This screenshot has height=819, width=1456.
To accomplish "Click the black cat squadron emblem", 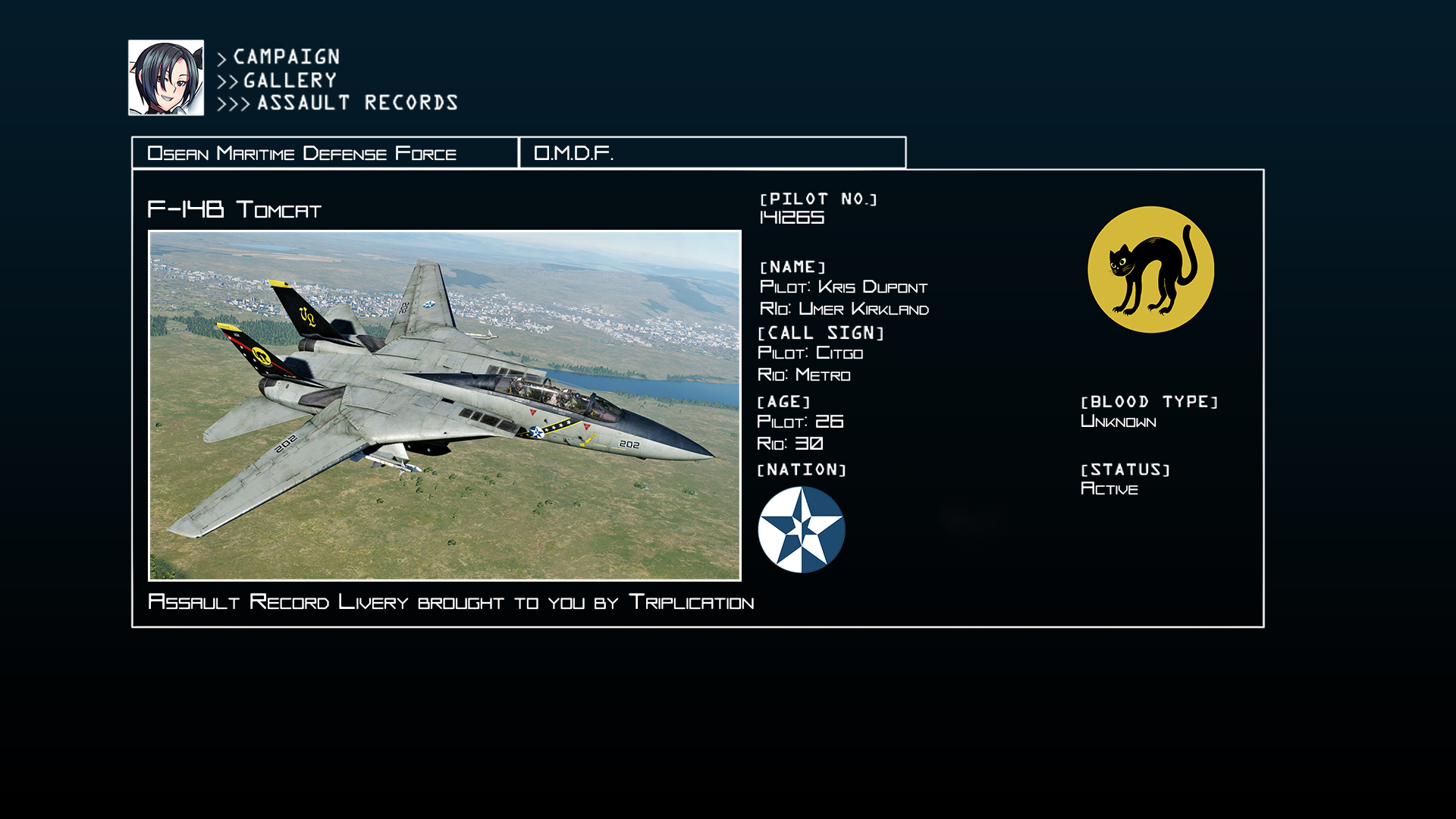I will [1150, 270].
